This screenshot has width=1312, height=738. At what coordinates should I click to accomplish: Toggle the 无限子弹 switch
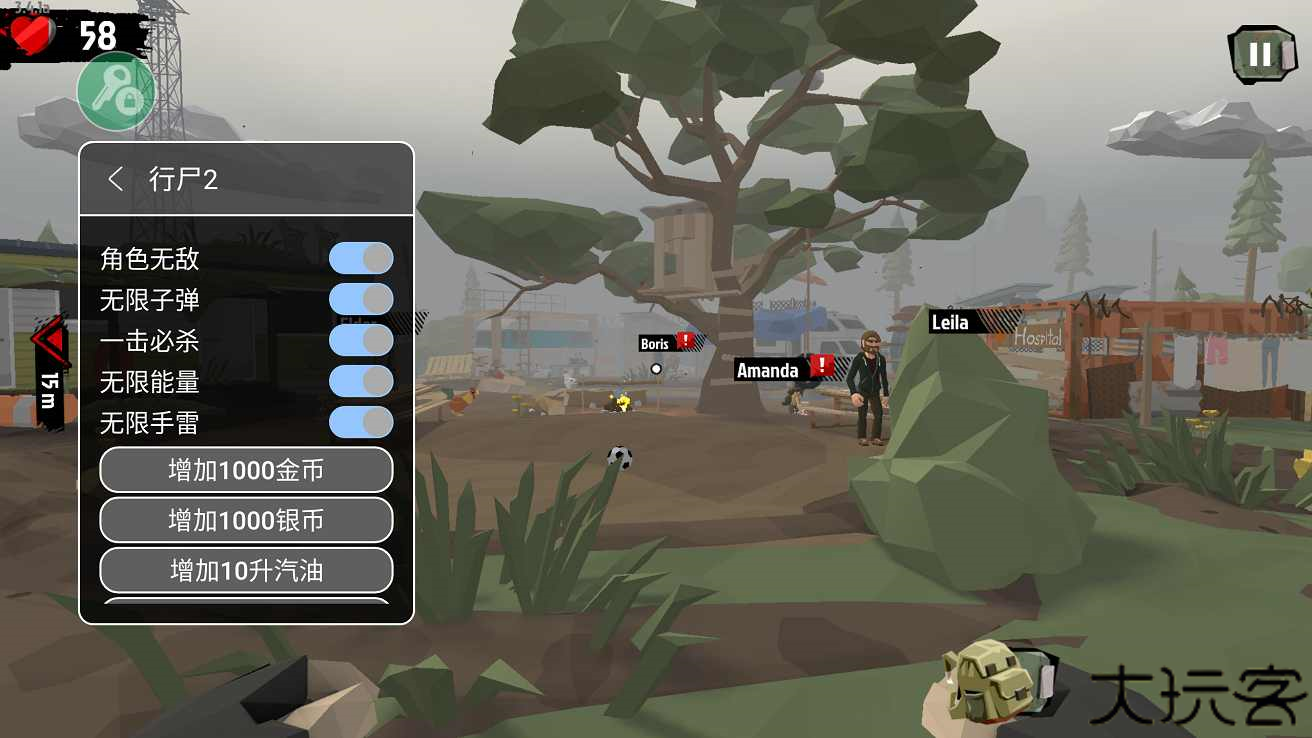coord(361,299)
